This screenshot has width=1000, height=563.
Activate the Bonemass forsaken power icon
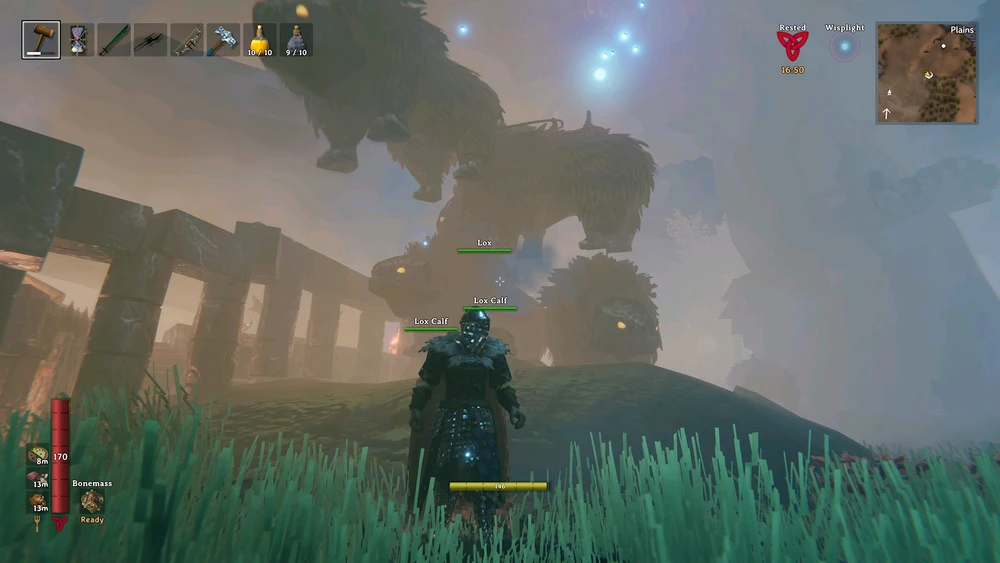[93, 501]
